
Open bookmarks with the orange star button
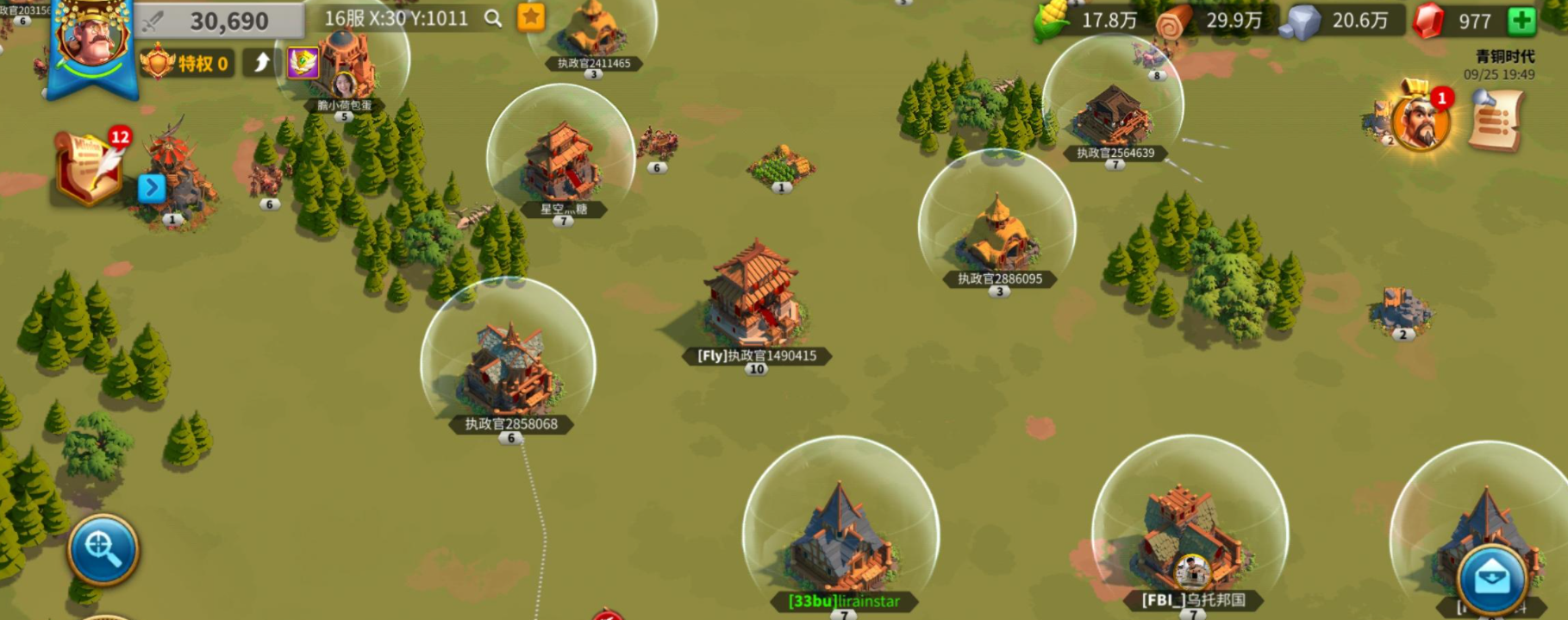click(531, 17)
